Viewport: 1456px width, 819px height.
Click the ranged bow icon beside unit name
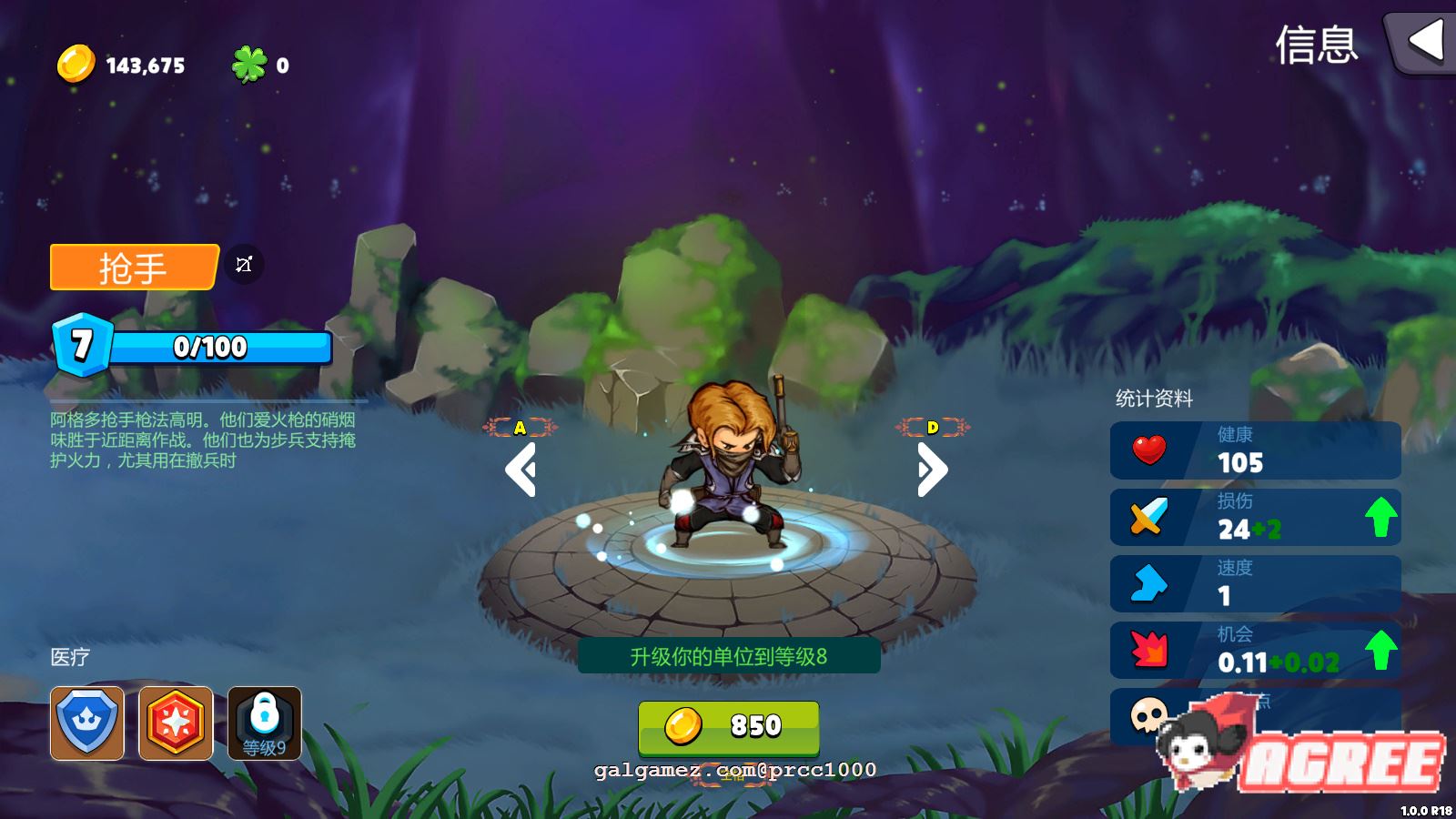click(x=244, y=265)
